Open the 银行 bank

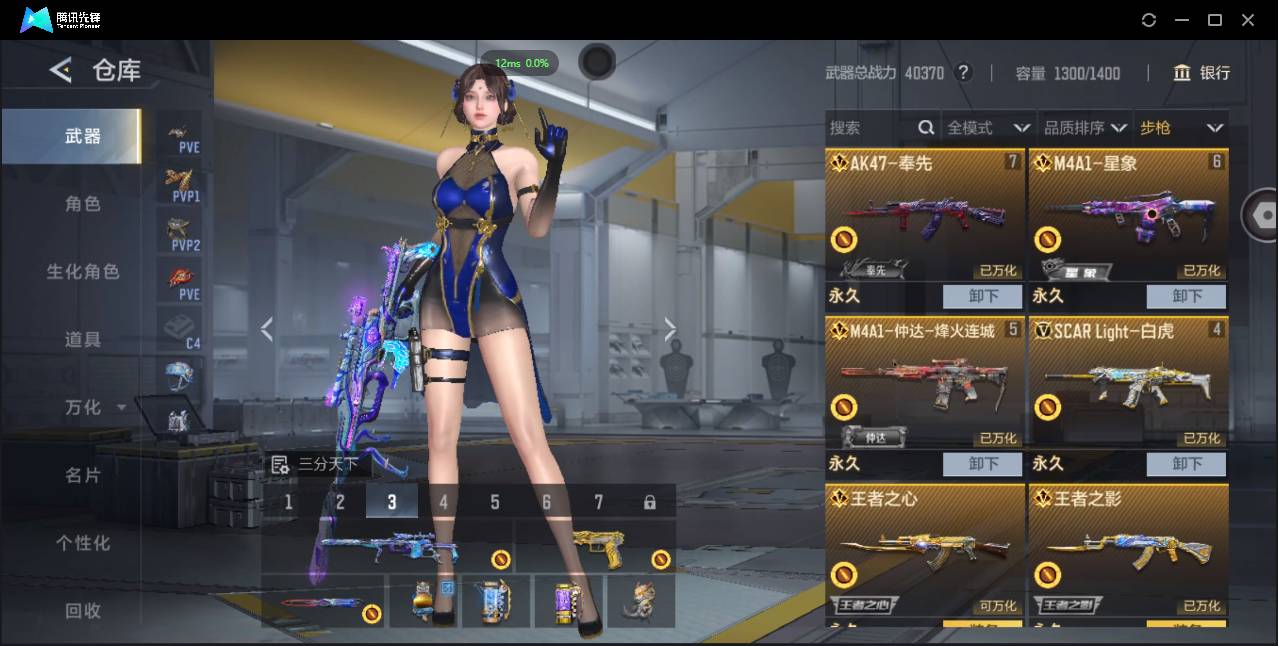point(1202,73)
